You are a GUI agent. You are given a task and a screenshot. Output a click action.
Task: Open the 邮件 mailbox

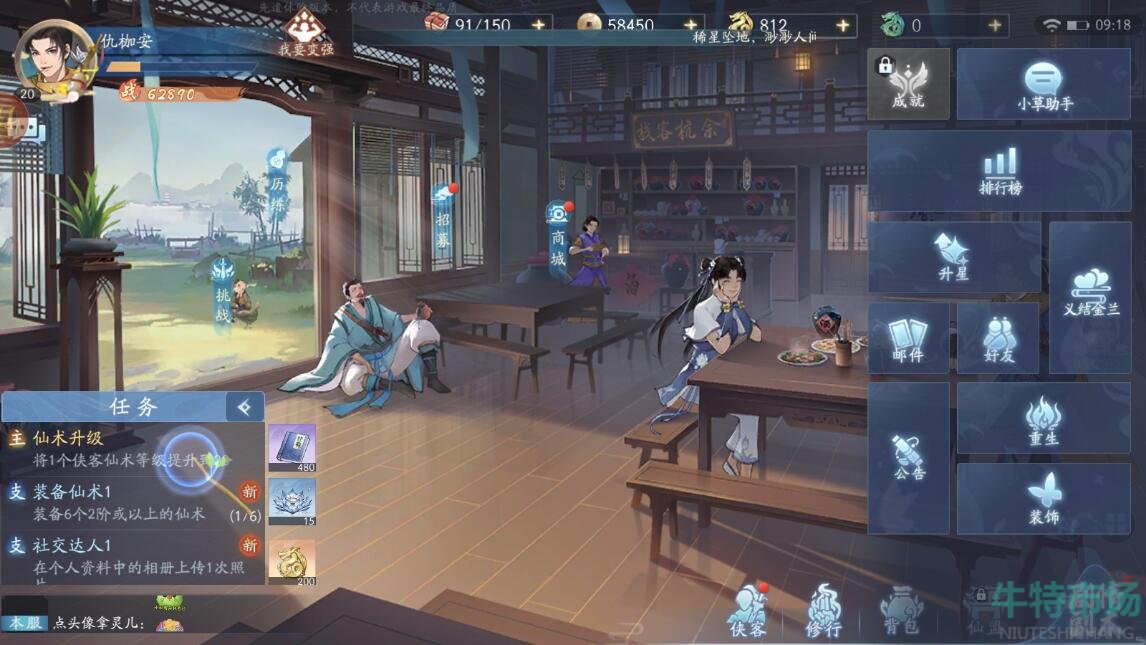pos(908,339)
